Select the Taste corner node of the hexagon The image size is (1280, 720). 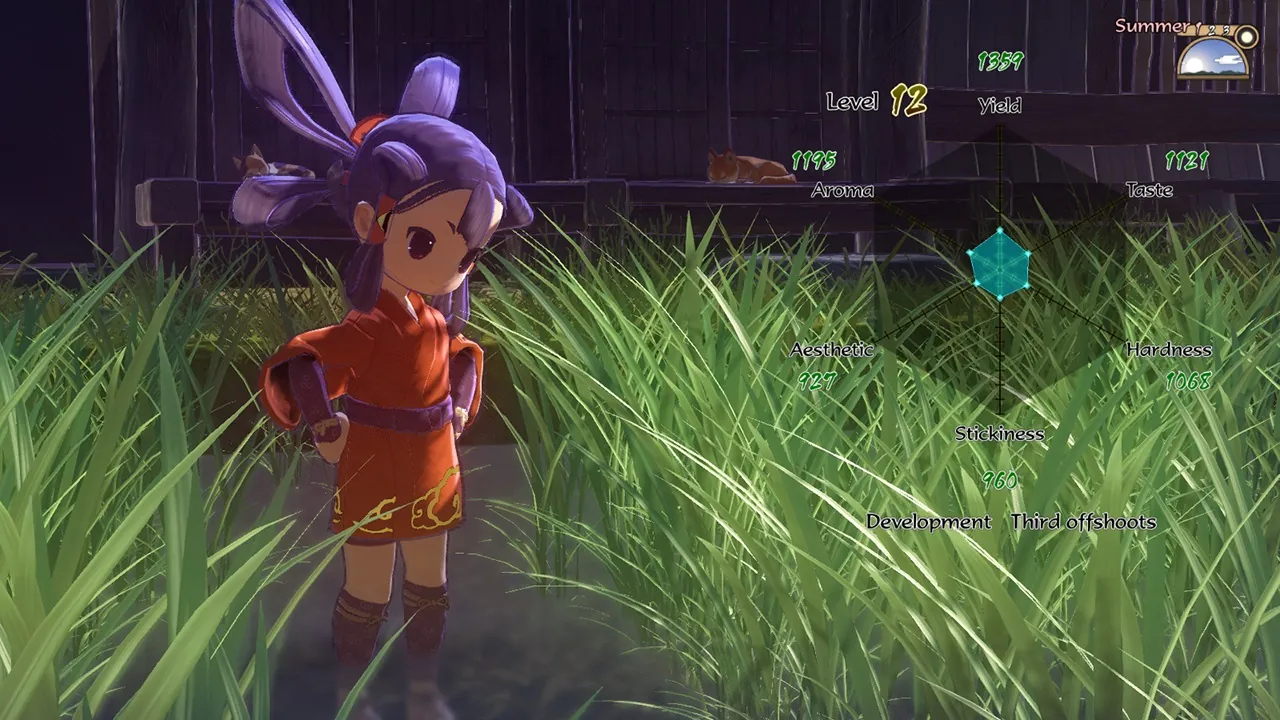(x=1027, y=252)
